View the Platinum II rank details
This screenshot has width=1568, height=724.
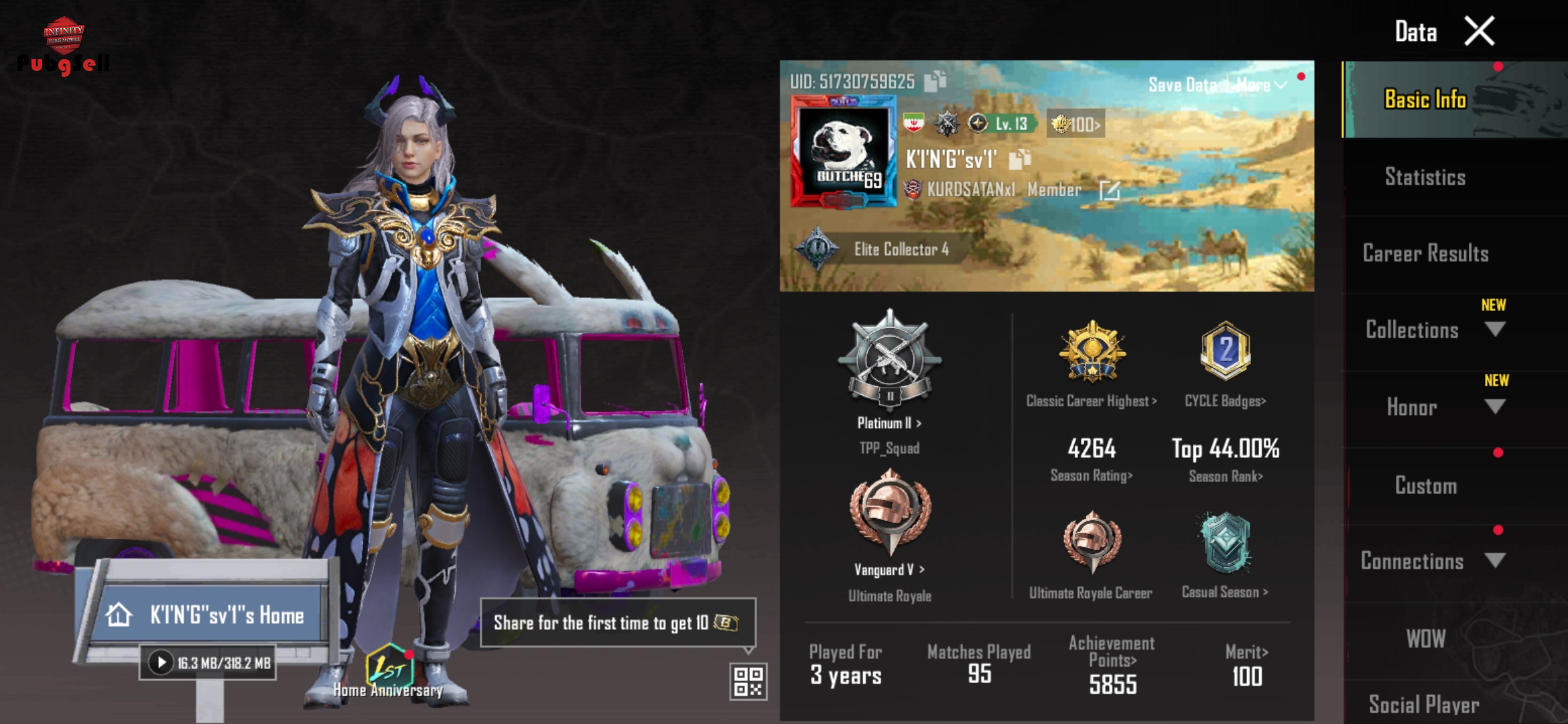tap(889, 423)
